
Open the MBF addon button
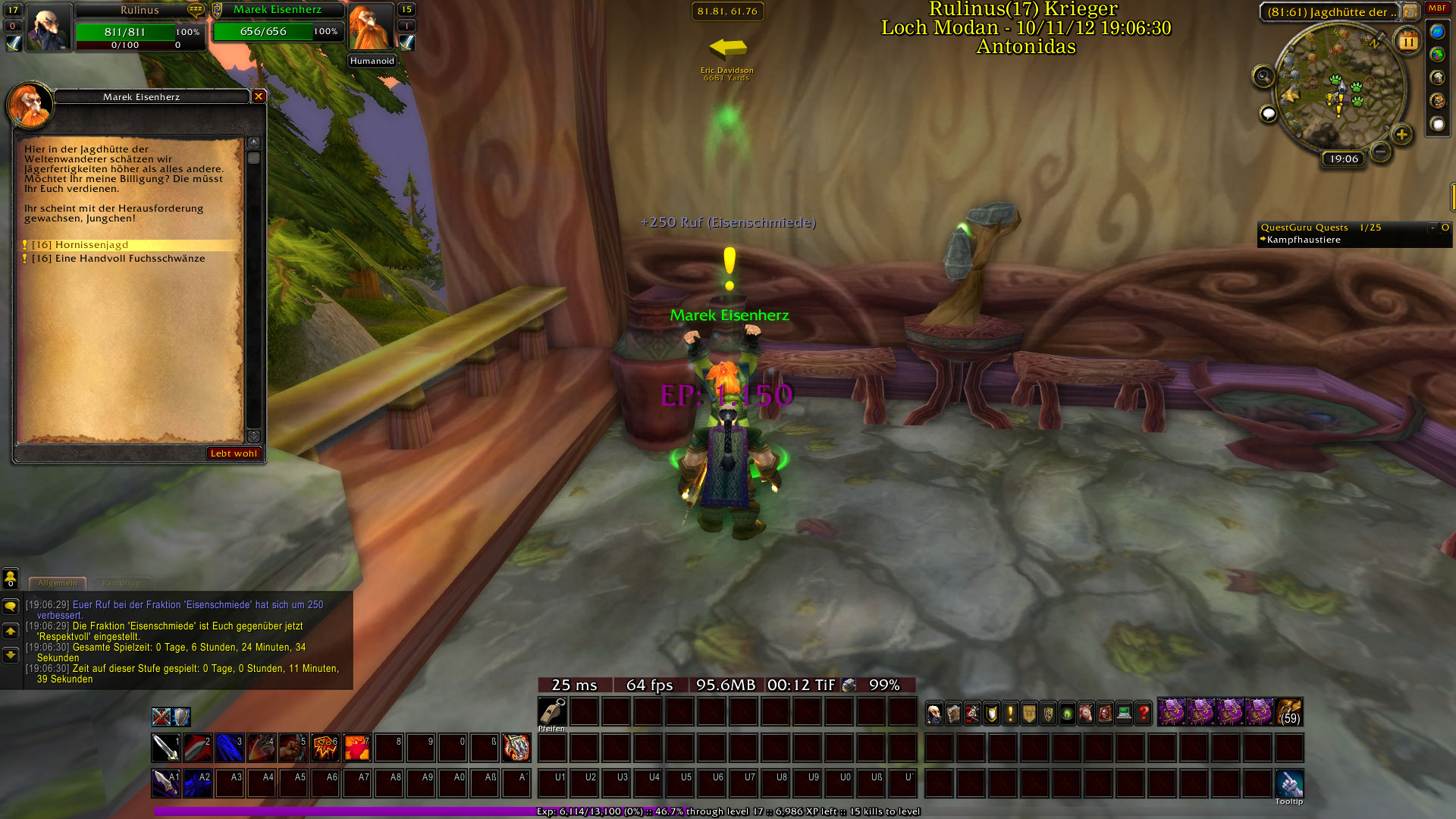point(1437,9)
